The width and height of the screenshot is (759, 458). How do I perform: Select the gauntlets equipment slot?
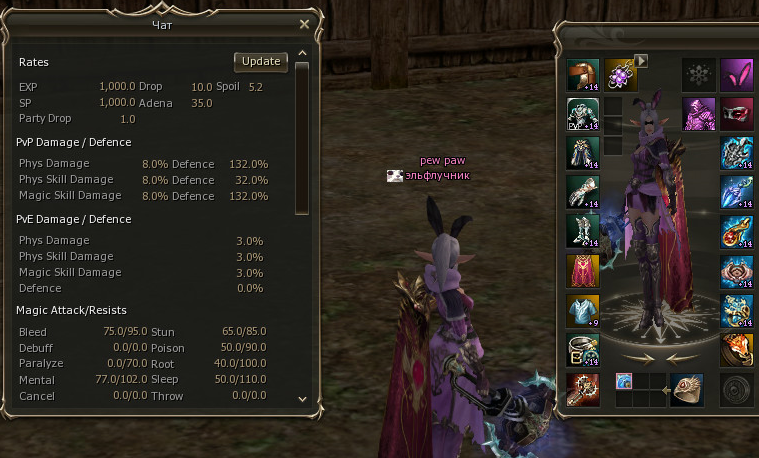coord(583,191)
